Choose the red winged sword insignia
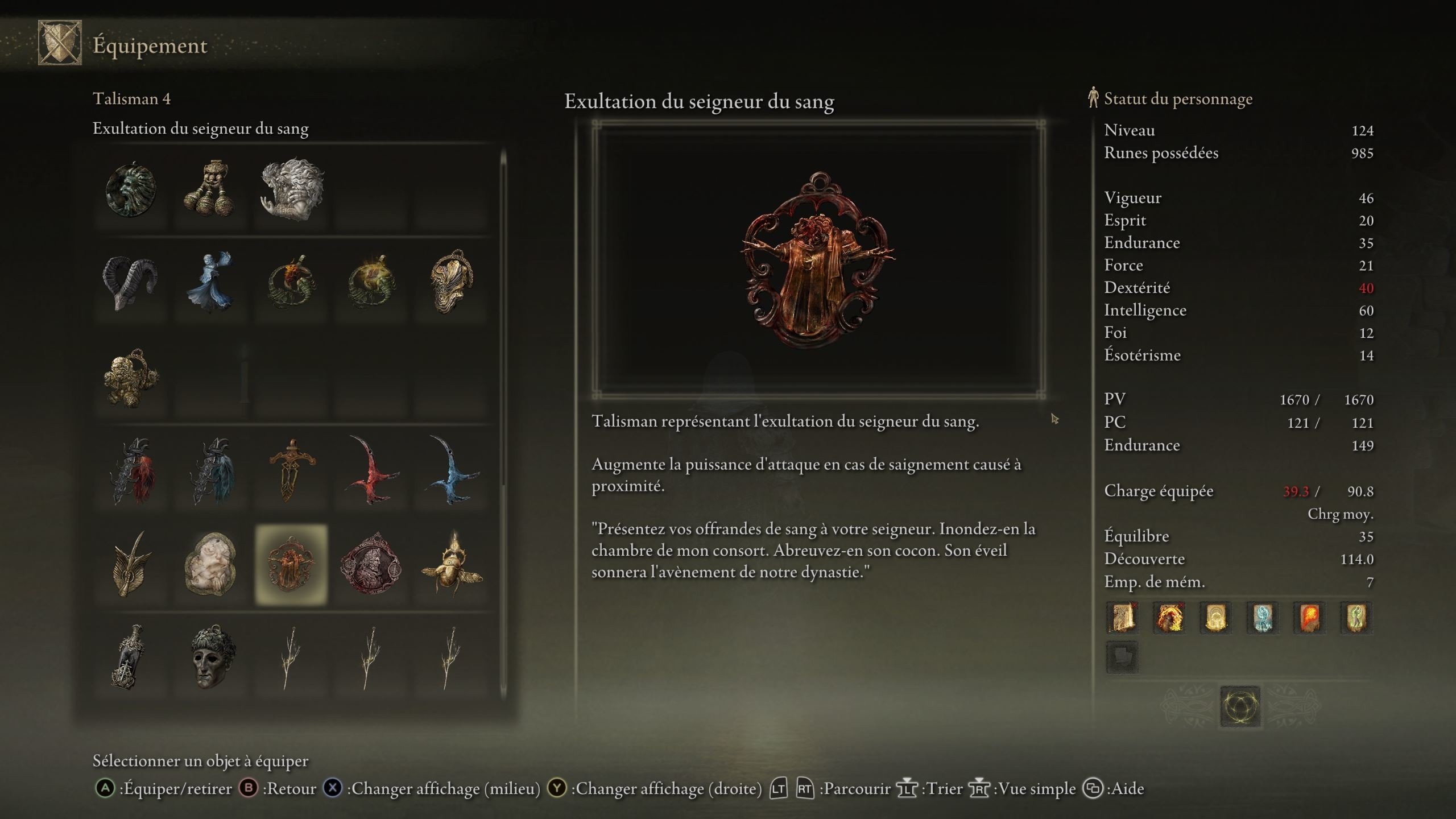Viewport: 1456px width, 819px height. [x=372, y=471]
